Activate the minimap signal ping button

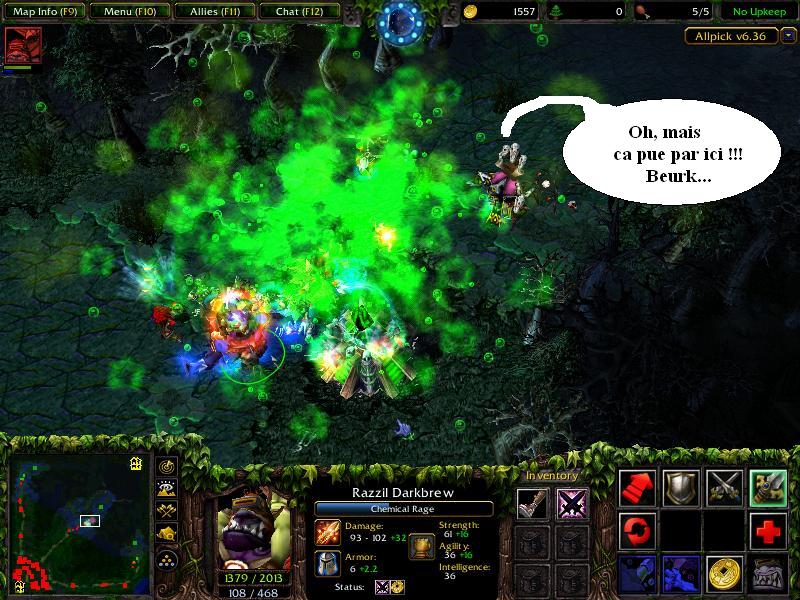pyautogui.click(x=166, y=467)
